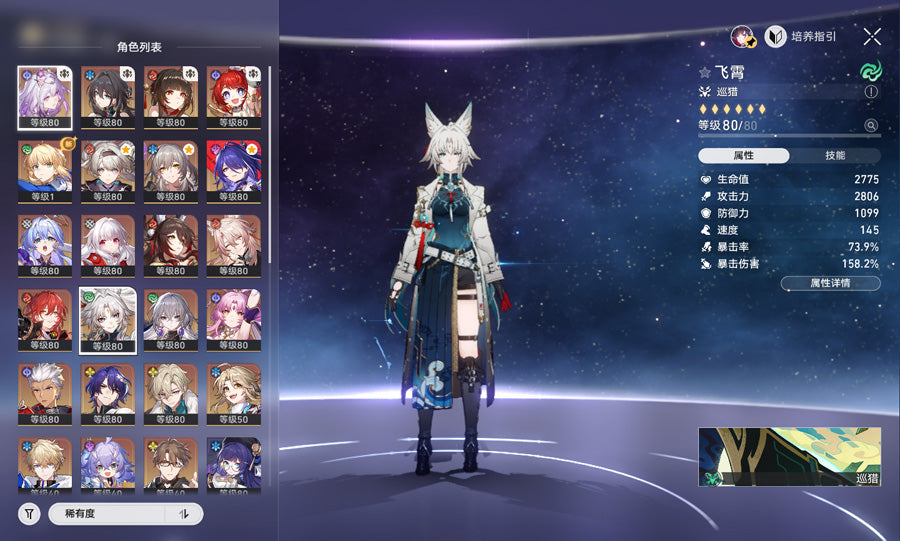Viewport: 900px width, 541px height.
Task: Close the character screen with the X
Action: tap(872, 36)
